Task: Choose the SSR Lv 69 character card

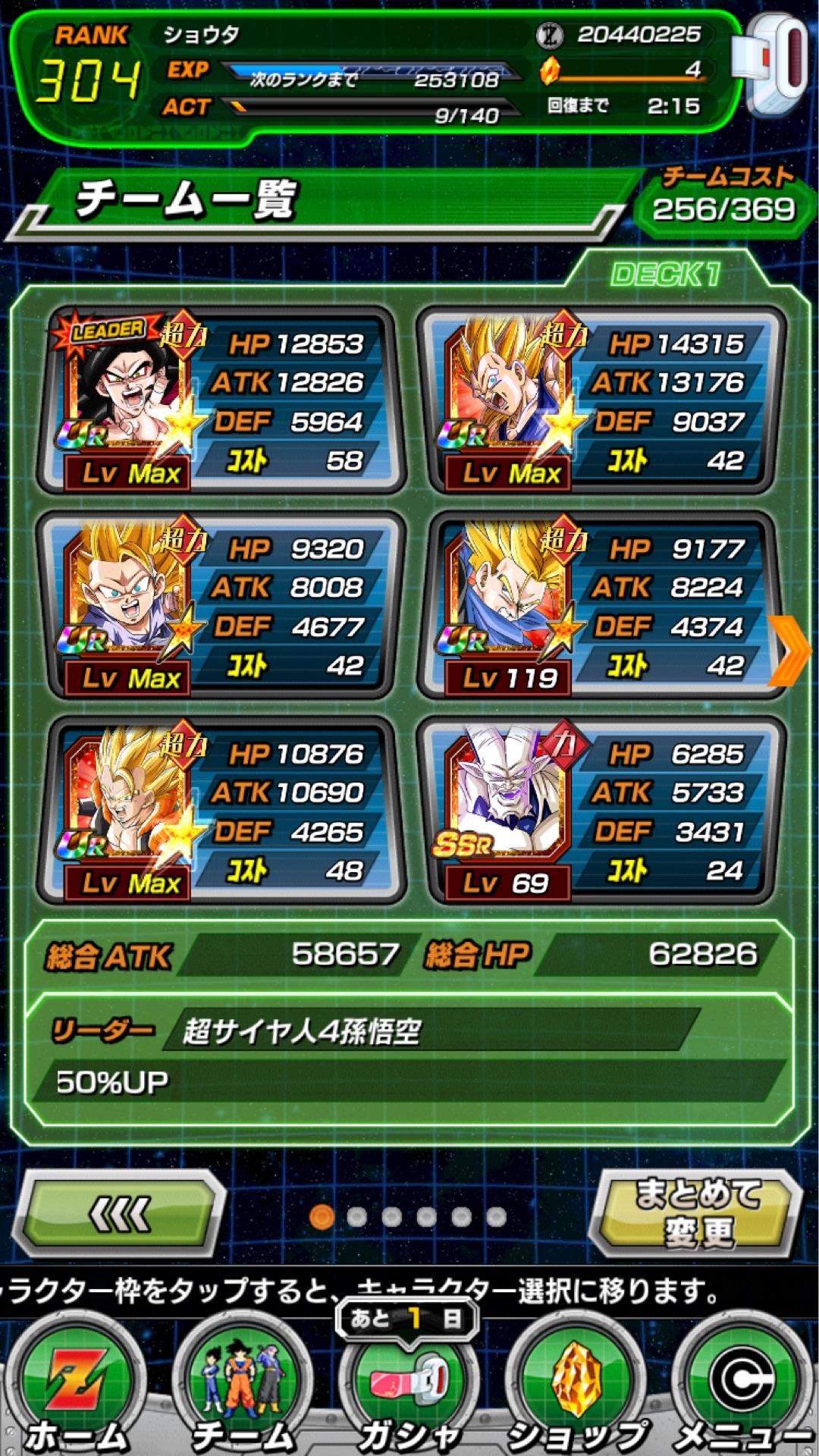Action: pos(601,810)
